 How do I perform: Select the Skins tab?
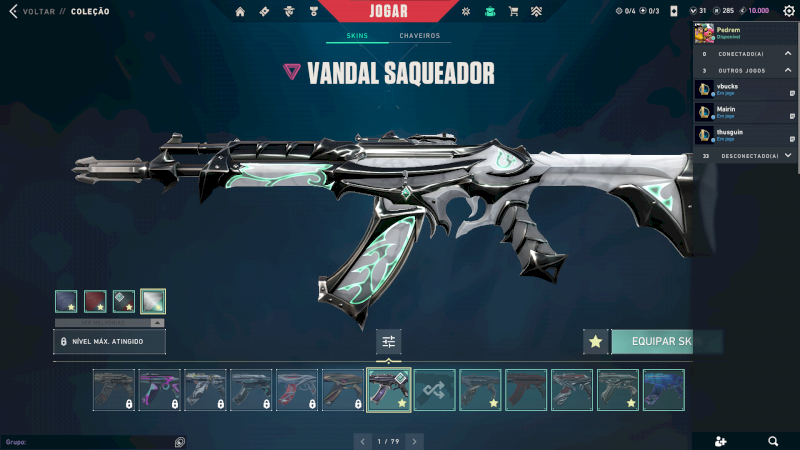pyautogui.click(x=357, y=36)
